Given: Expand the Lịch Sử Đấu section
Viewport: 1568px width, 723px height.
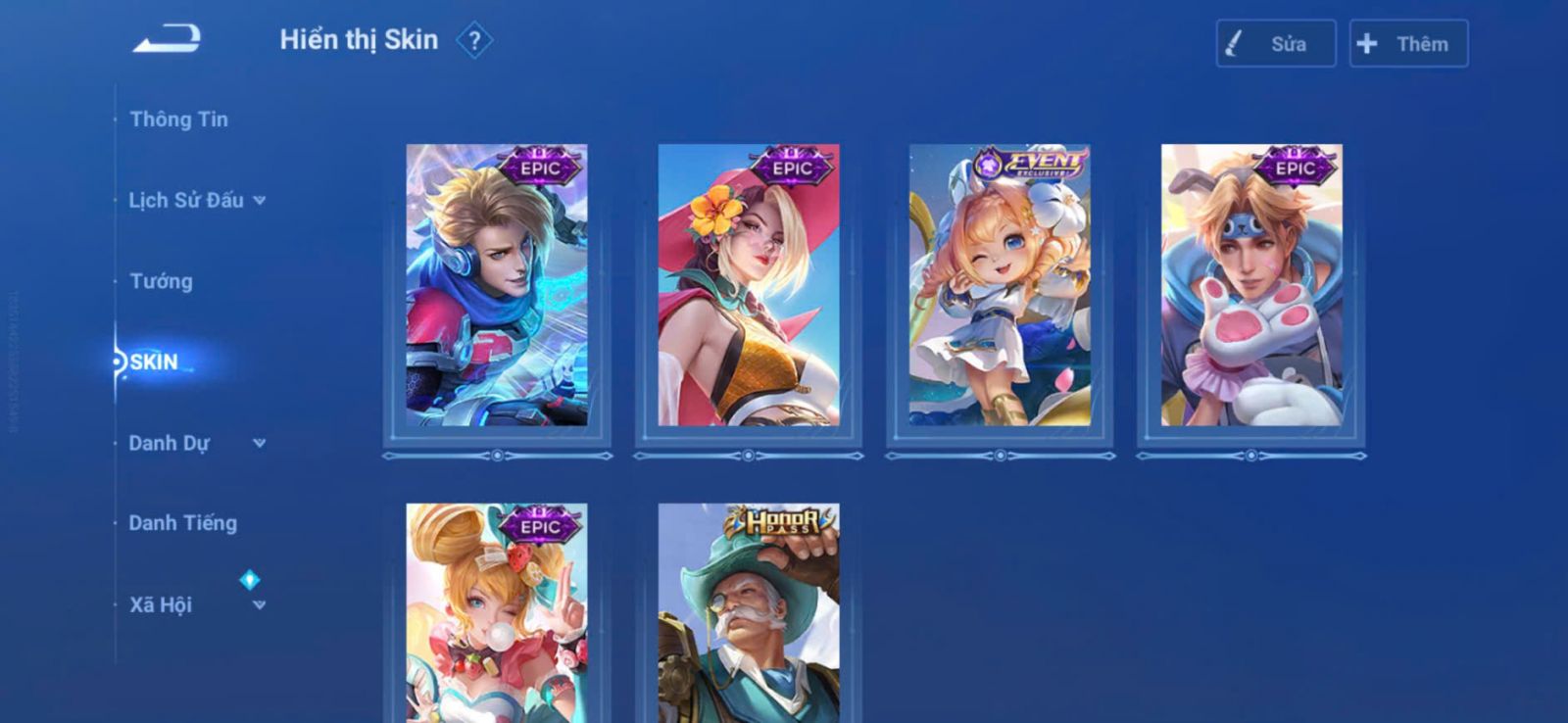Looking at the screenshot, I should pyautogui.click(x=196, y=201).
